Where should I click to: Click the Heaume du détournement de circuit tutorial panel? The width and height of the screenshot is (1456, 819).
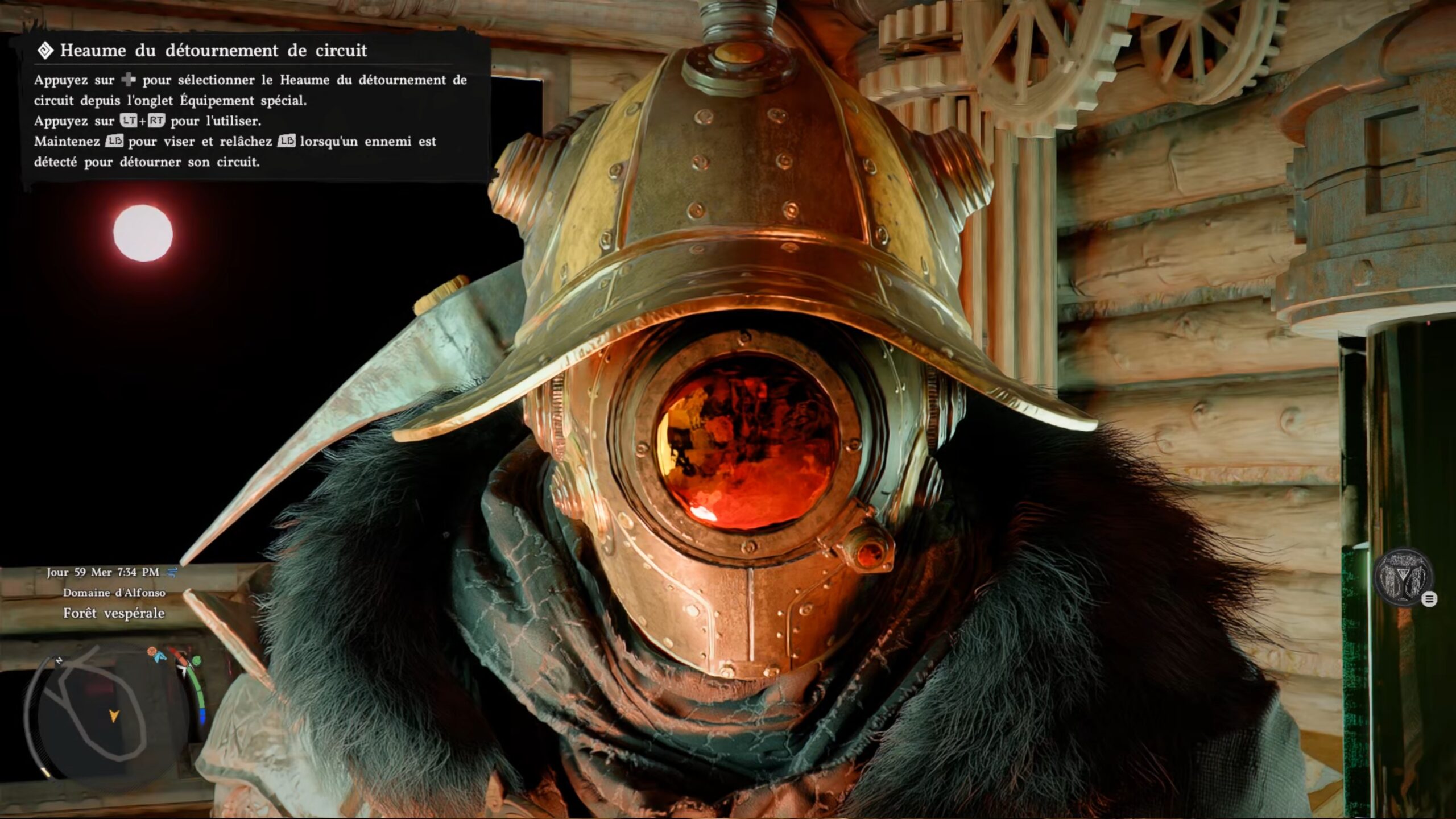256,107
